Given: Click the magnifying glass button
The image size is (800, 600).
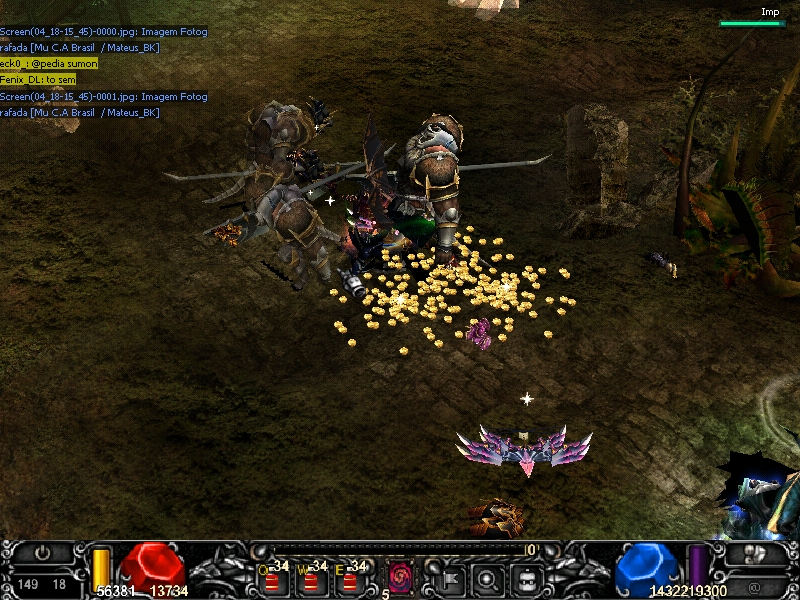Looking at the screenshot, I should point(488,577).
